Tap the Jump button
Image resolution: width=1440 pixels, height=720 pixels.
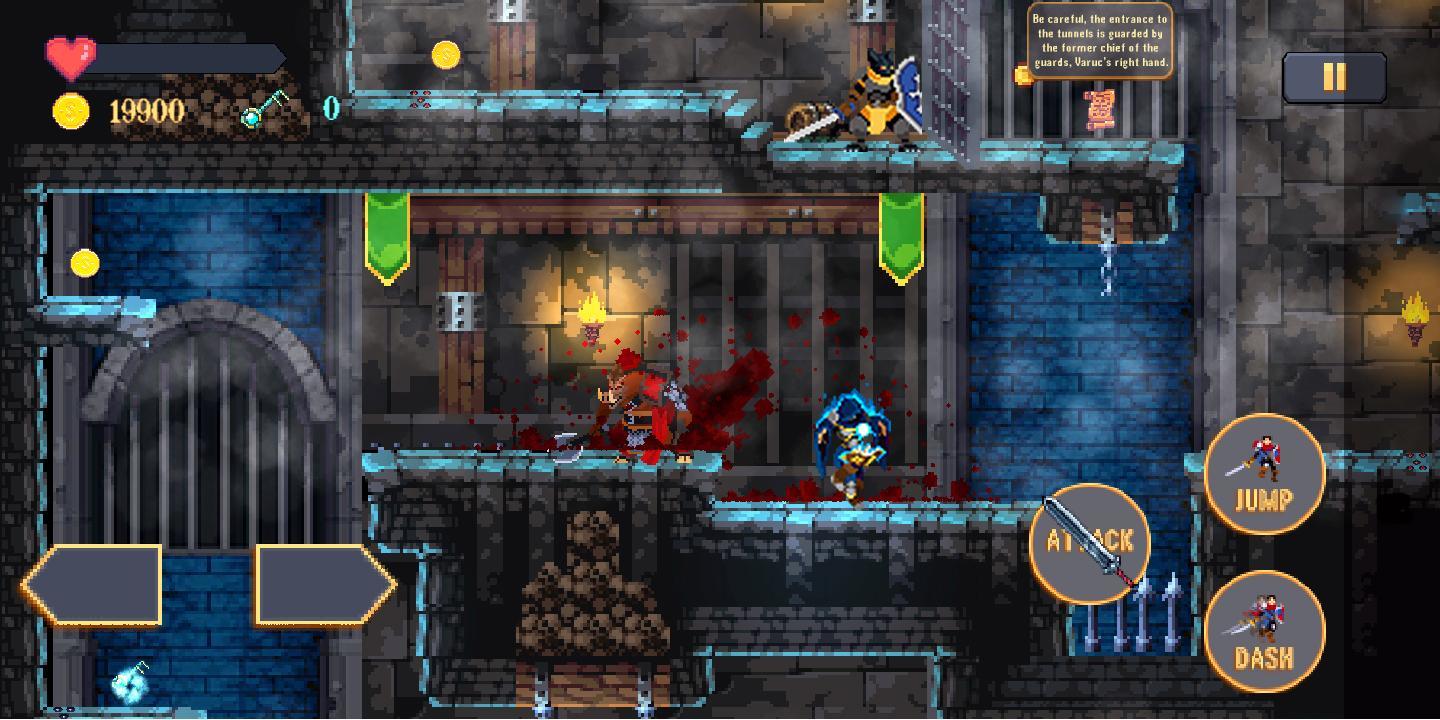1264,475
